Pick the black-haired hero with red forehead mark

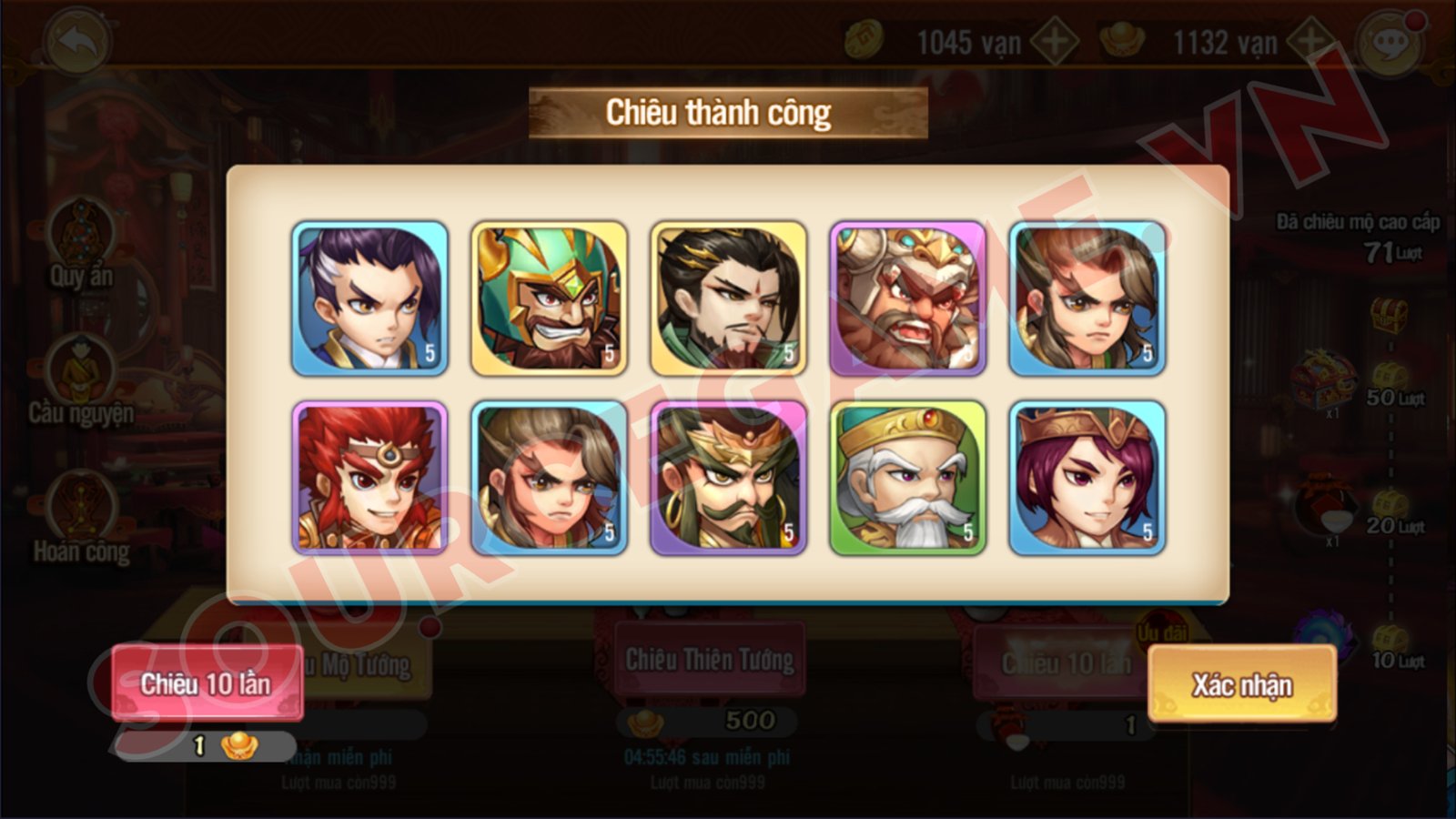tap(728, 298)
